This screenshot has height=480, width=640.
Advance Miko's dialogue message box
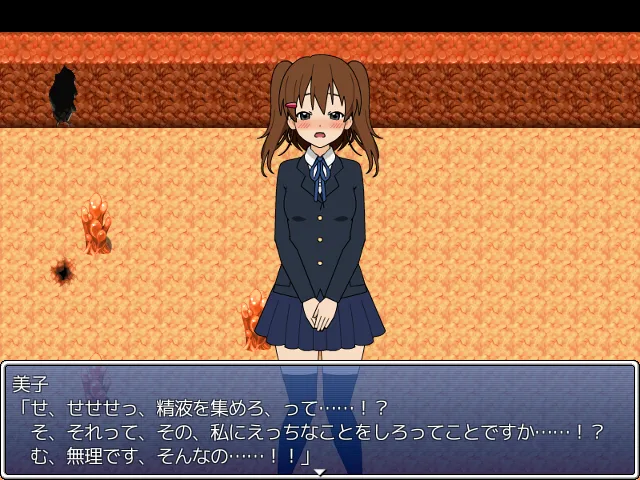point(320,420)
